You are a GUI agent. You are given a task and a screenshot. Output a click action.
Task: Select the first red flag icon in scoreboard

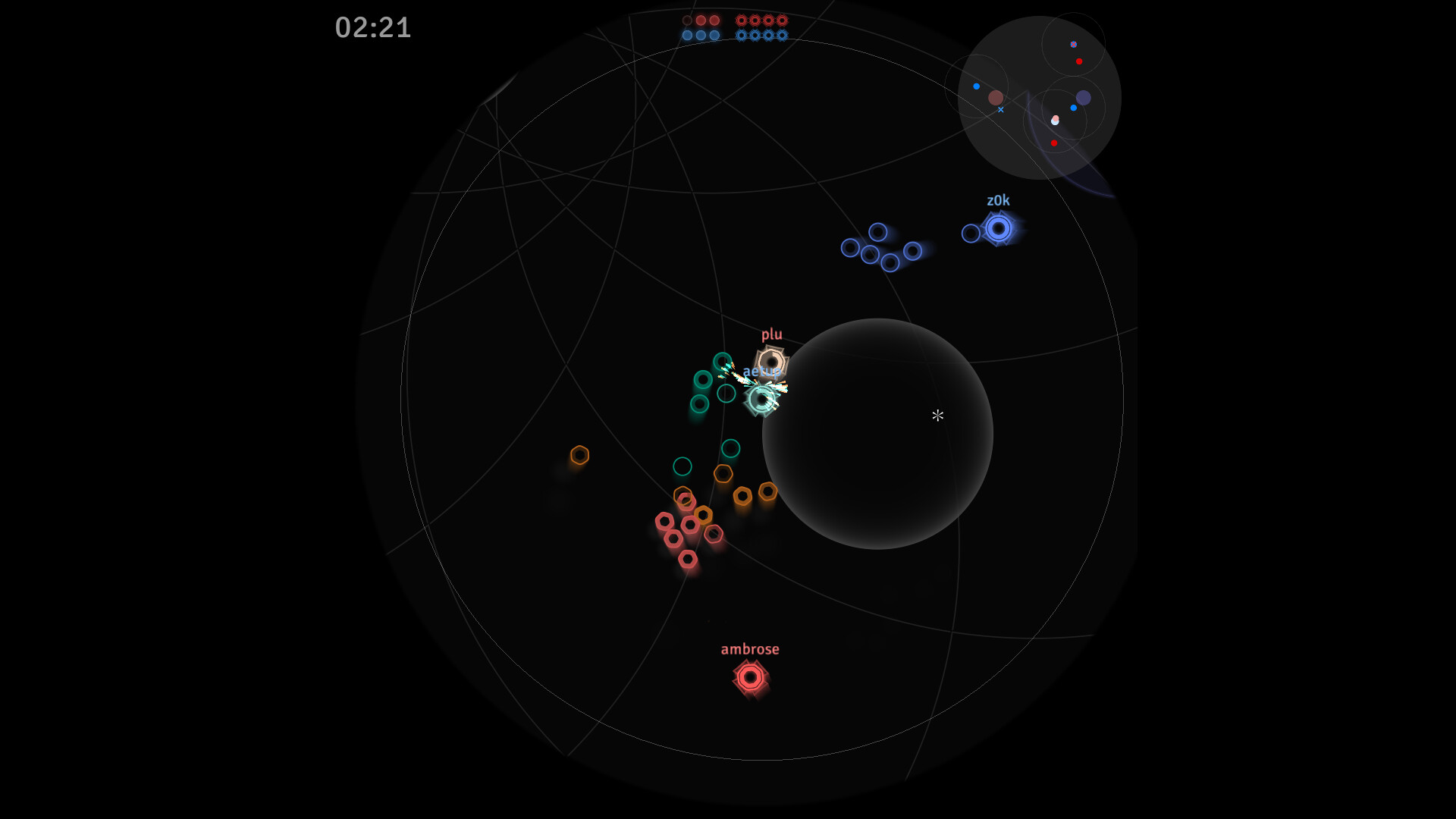(x=741, y=20)
